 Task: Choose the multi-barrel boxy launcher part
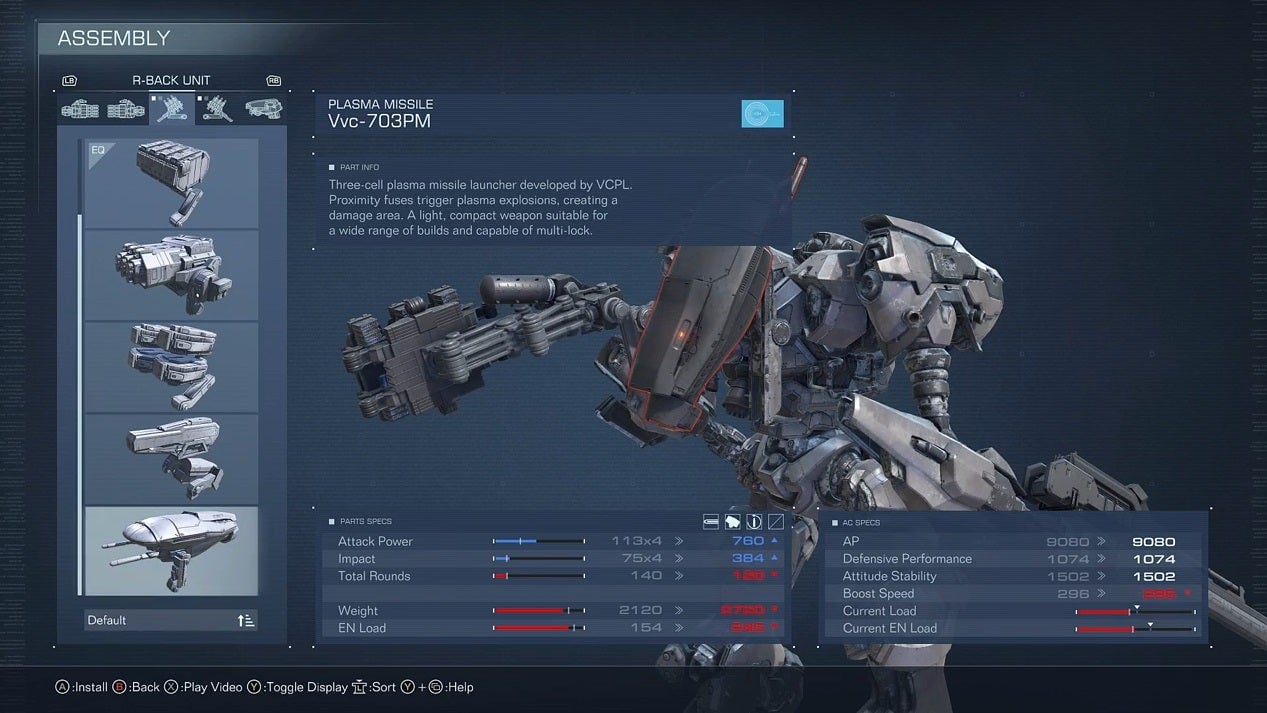tap(171, 274)
